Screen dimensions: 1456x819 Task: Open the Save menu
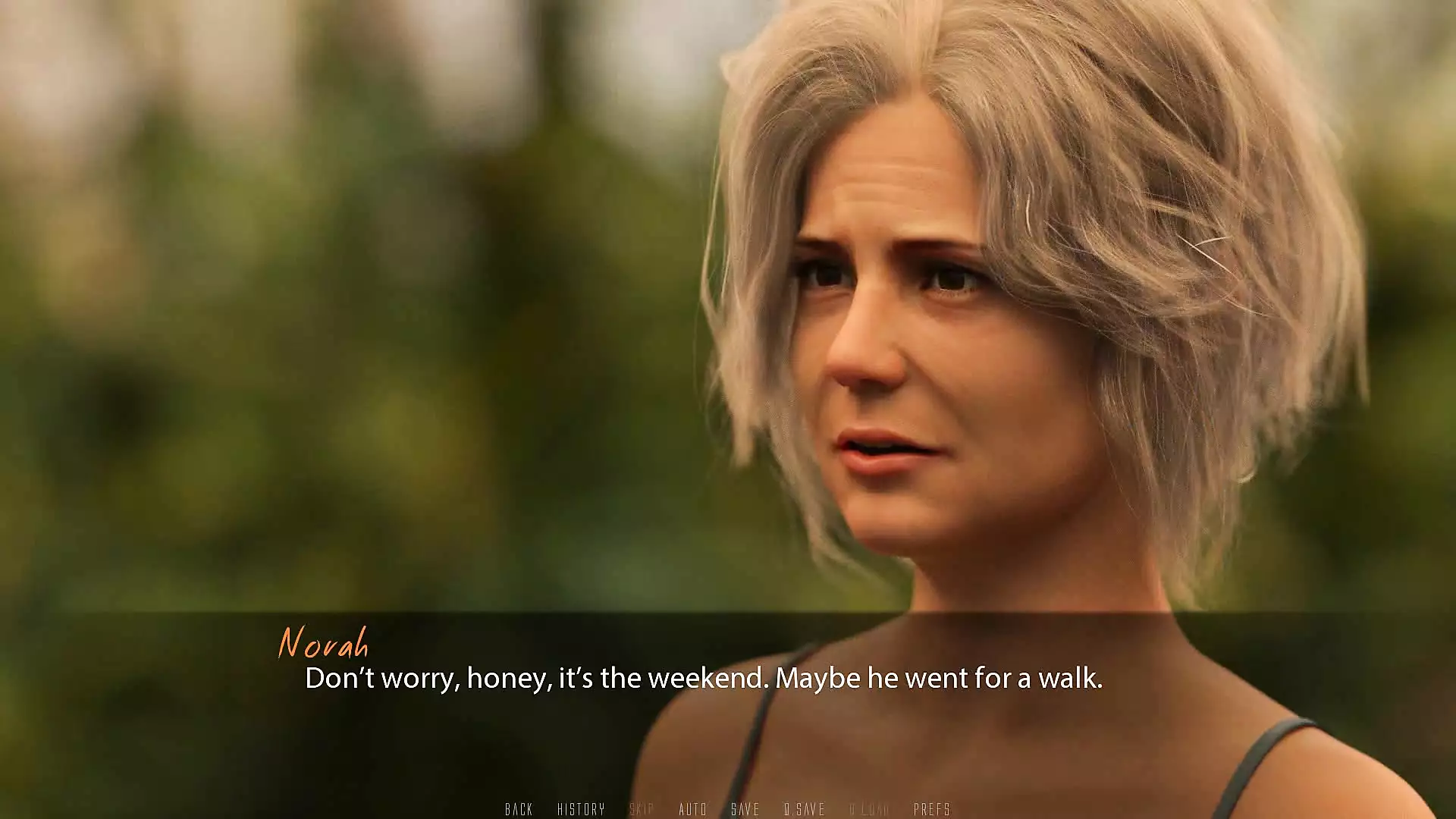[745, 809]
